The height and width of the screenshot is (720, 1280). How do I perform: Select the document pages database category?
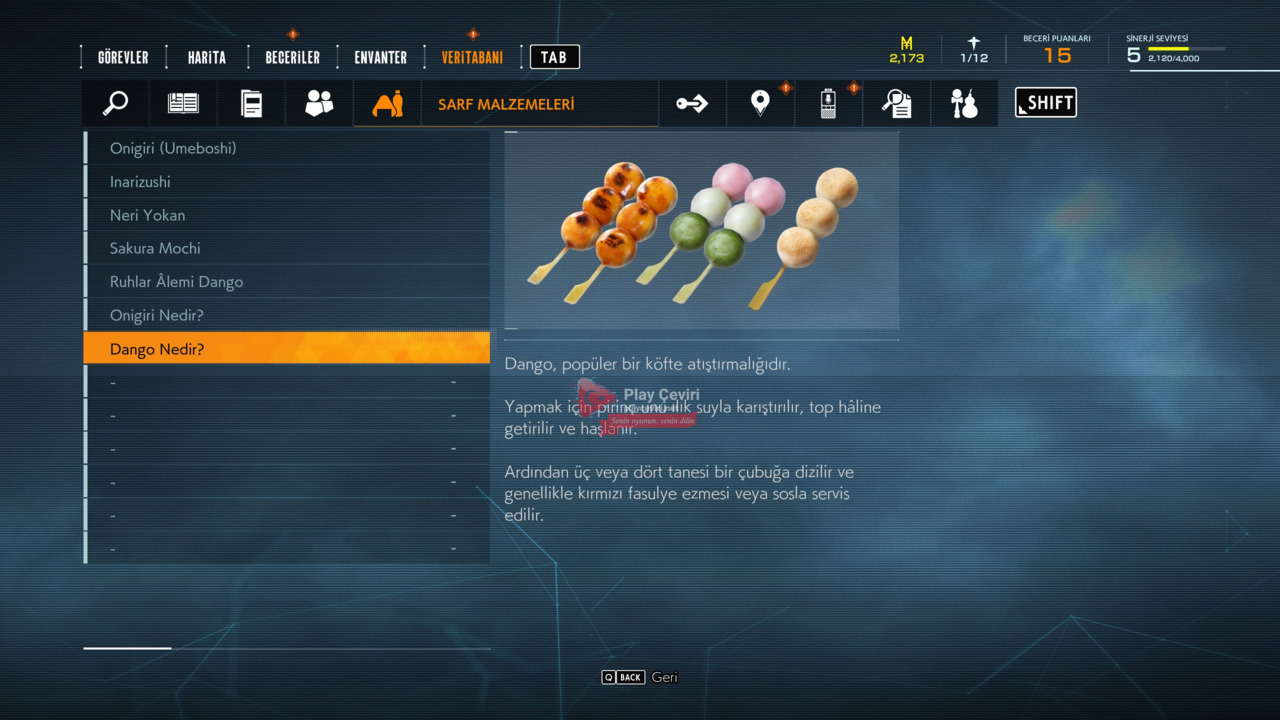[x=251, y=103]
